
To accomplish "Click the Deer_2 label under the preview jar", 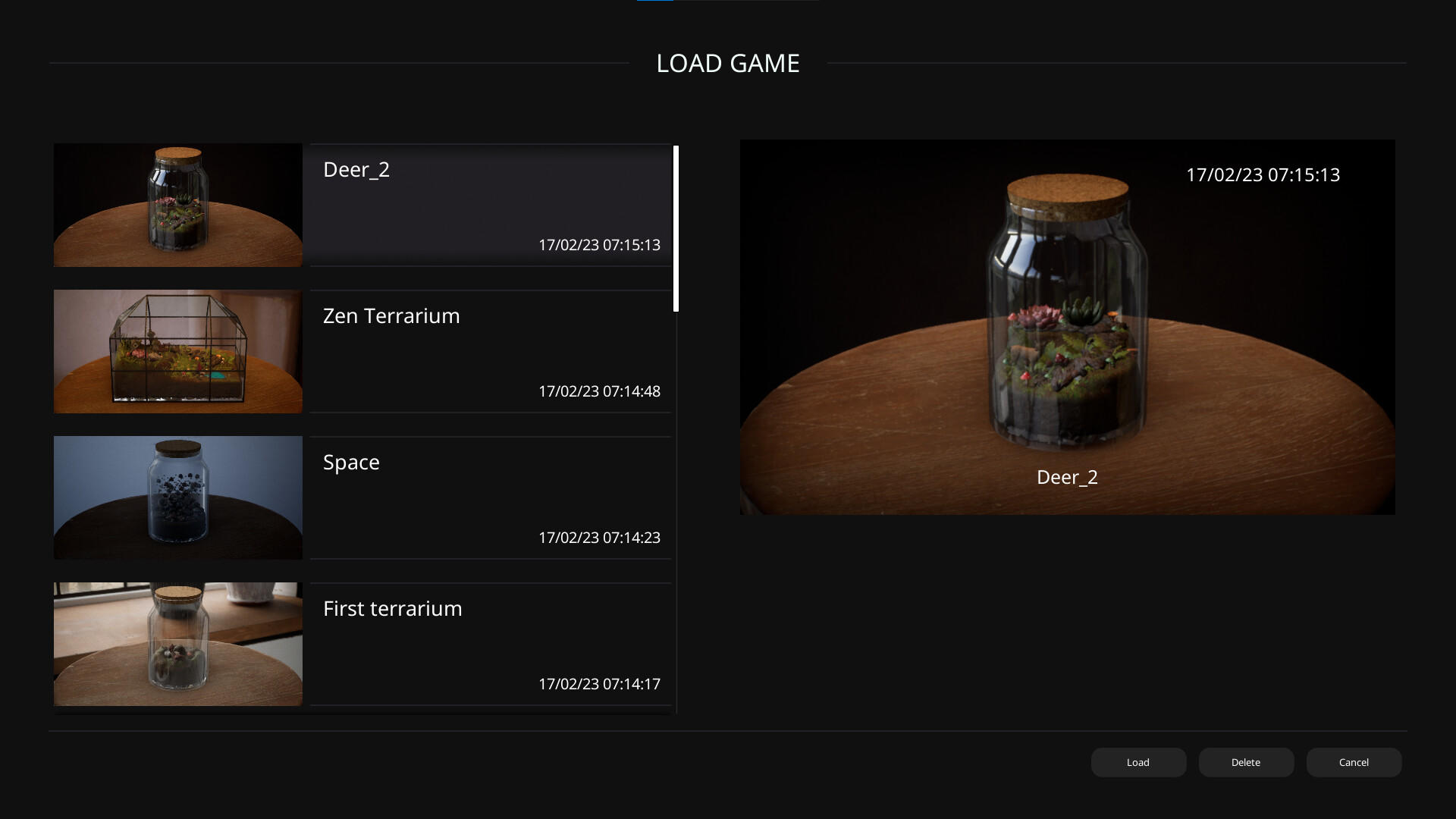I will 1067,477.
